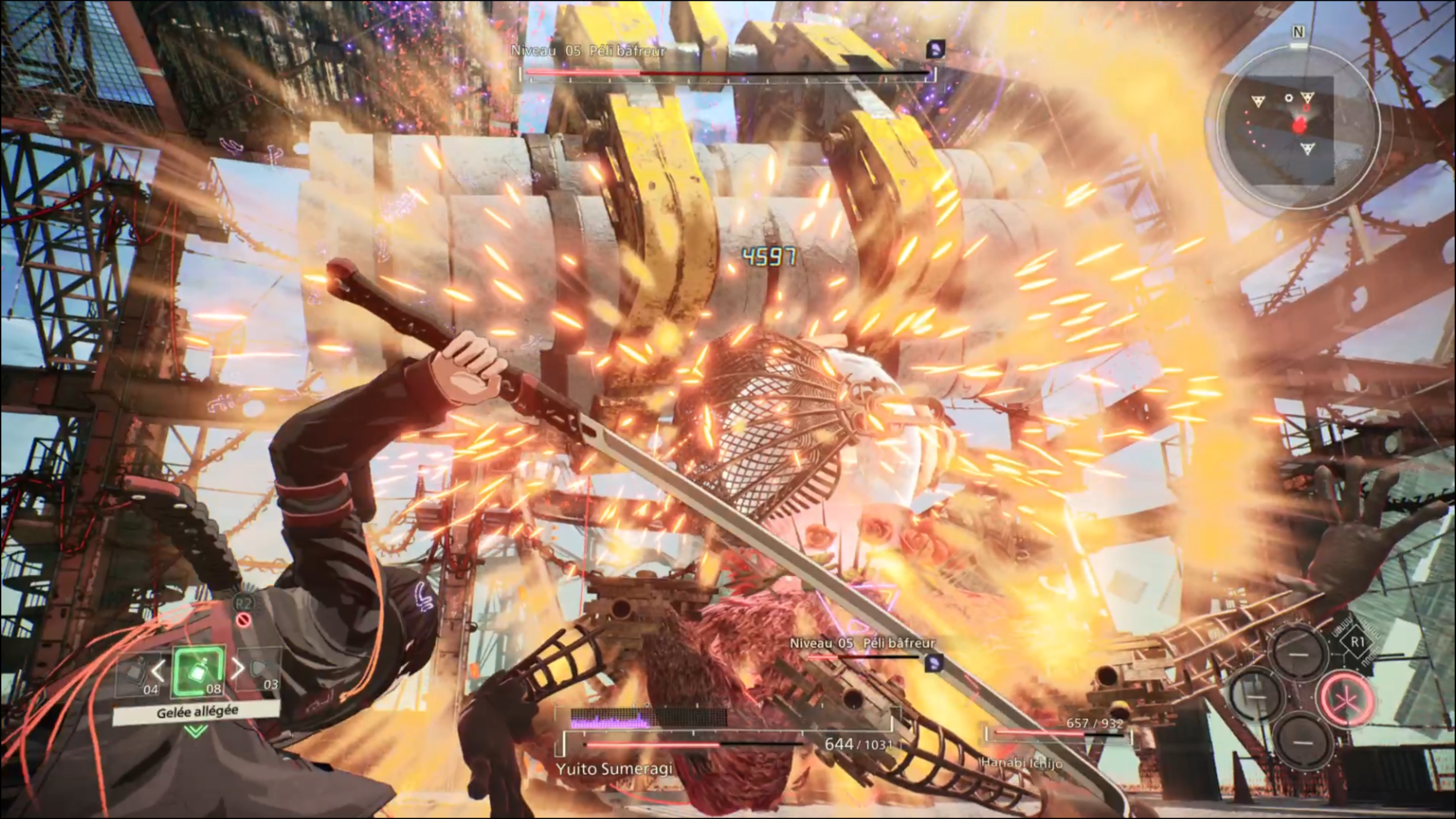
Task: Choose the dimmed bottle item with count 04
Action: pos(136,674)
